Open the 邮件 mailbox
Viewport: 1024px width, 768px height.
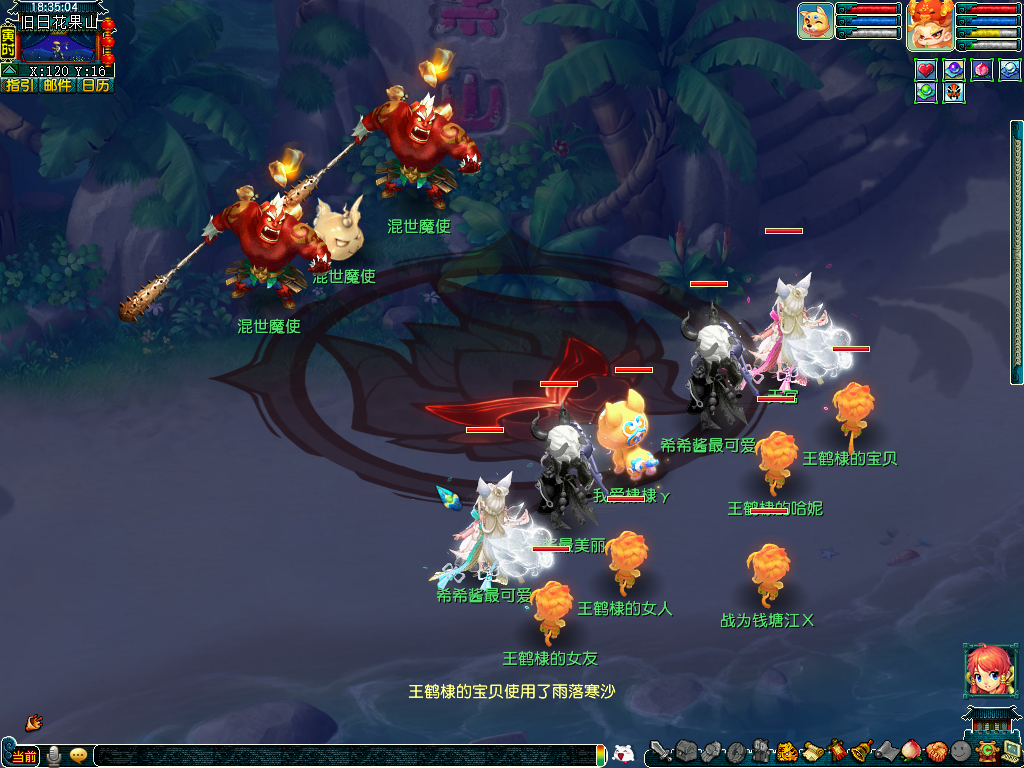(x=58, y=85)
